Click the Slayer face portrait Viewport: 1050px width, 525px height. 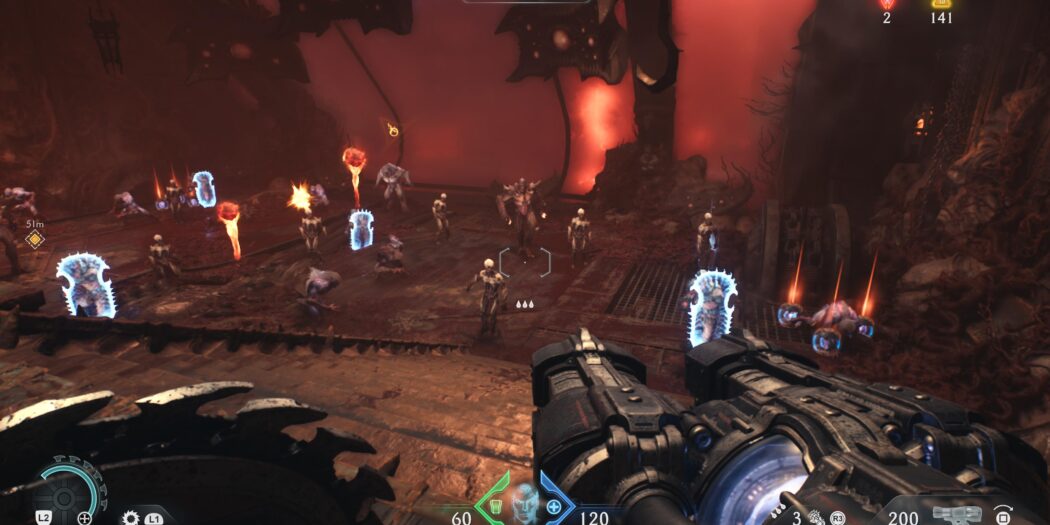point(524,502)
